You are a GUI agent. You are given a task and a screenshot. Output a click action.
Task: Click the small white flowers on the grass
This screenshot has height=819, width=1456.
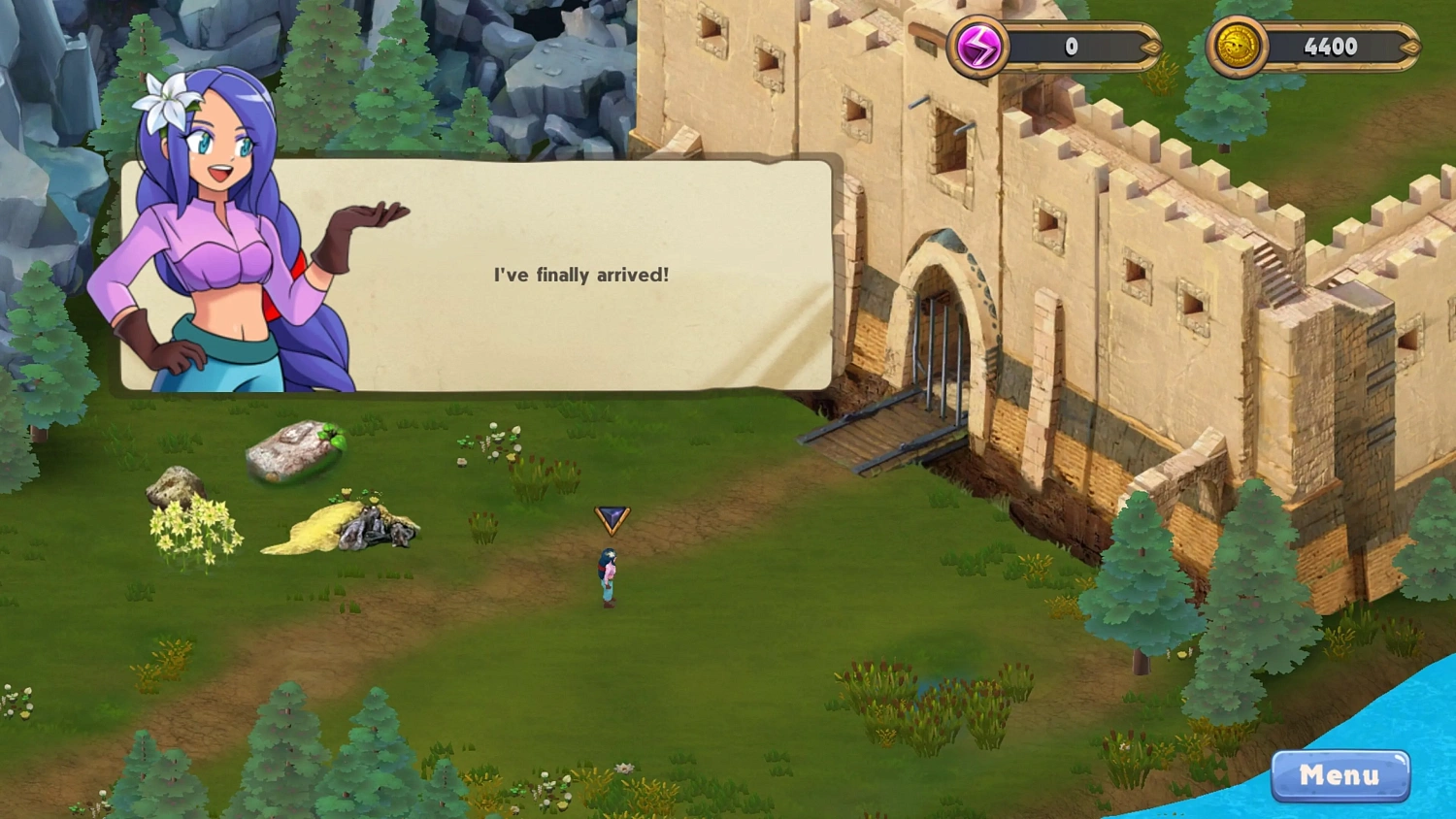pos(495,437)
